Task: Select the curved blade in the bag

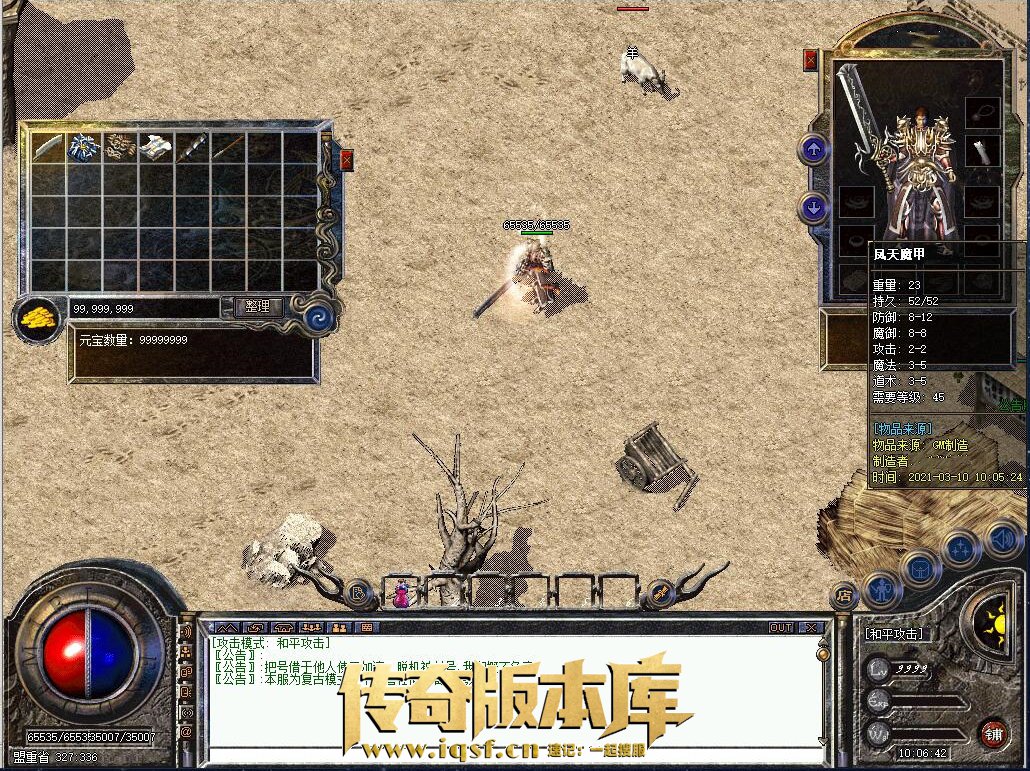Action: click(x=48, y=147)
